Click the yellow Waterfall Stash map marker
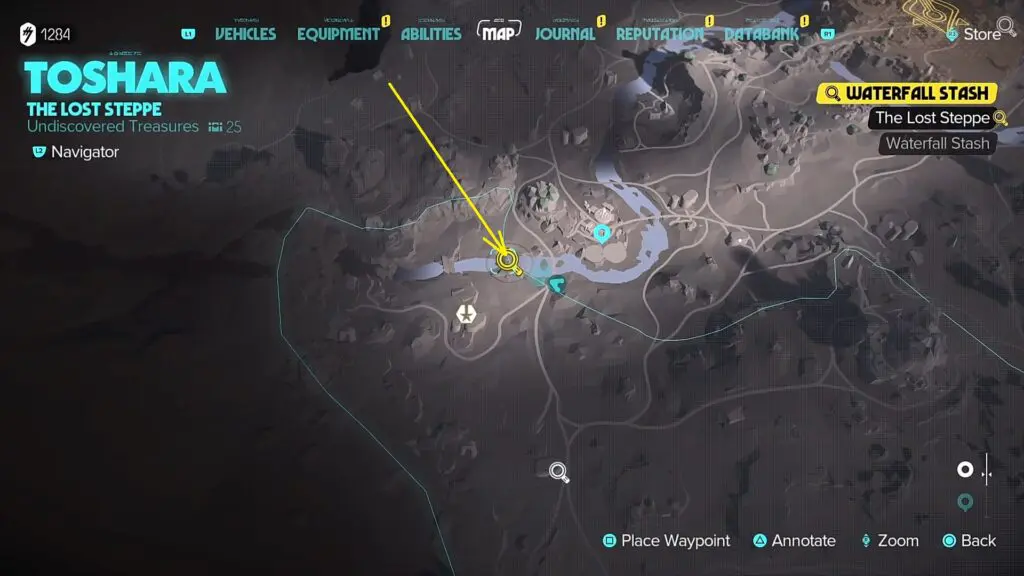 (509, 262)
